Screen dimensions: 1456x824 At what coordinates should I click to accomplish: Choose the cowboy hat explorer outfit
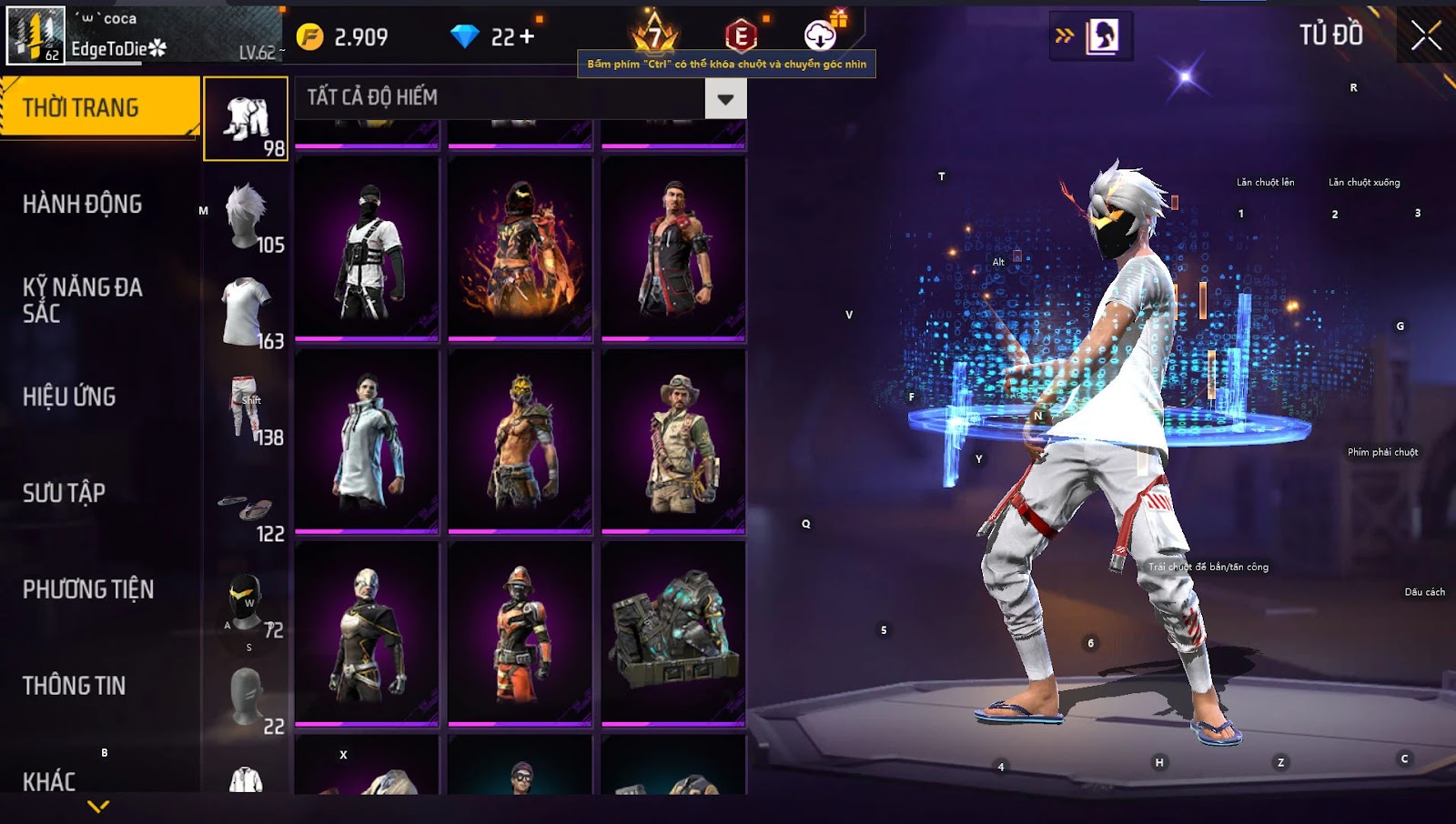(x=673, y=442)
